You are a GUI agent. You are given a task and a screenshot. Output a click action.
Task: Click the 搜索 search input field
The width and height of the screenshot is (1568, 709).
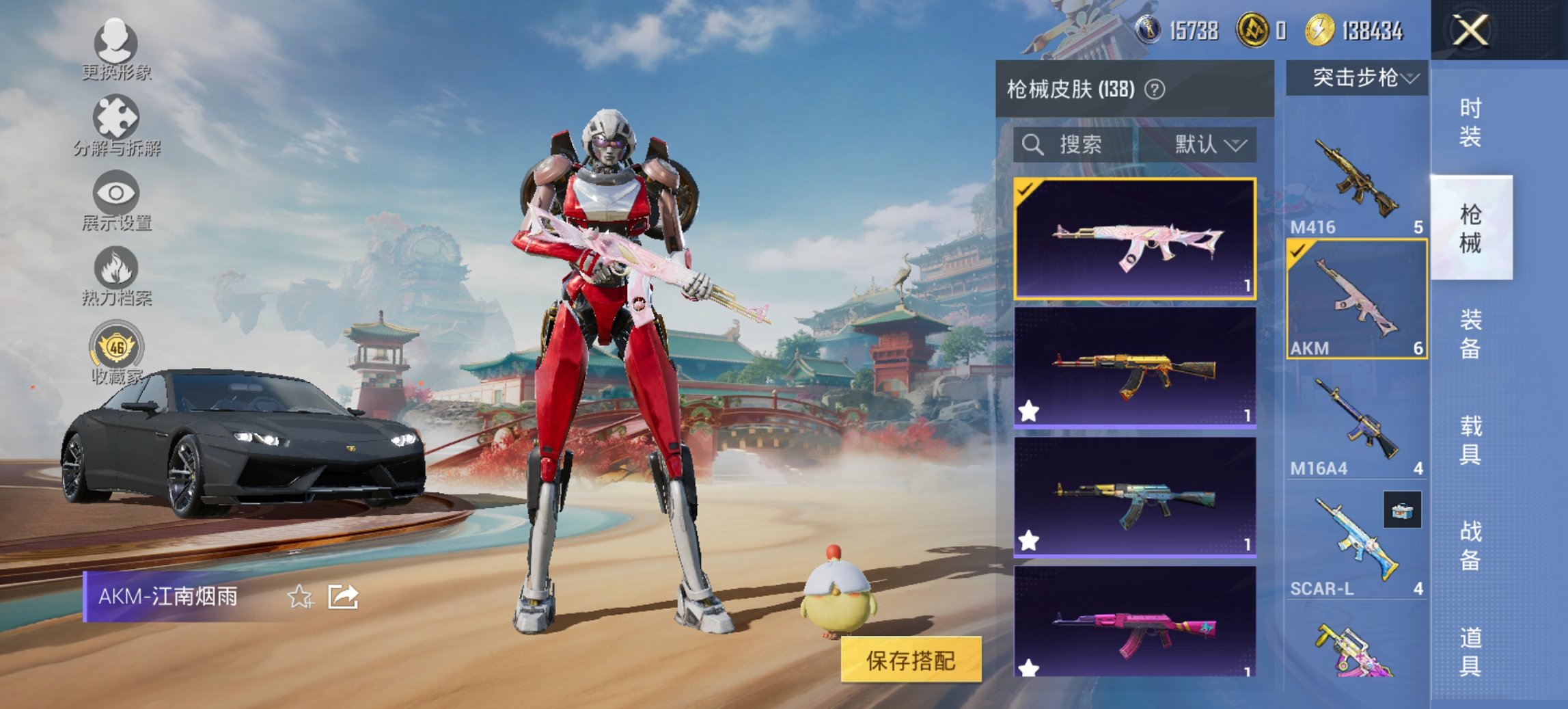(1079, 146)
